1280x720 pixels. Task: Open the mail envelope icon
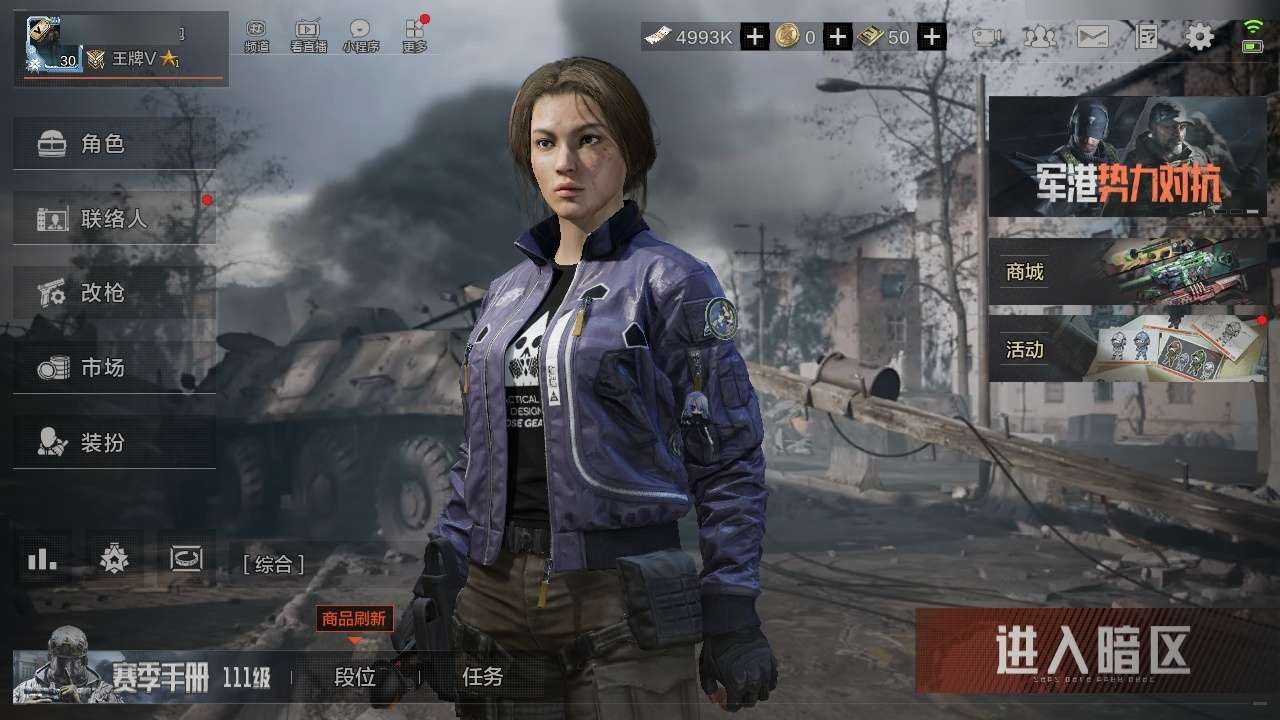[x=1092, y=38]
